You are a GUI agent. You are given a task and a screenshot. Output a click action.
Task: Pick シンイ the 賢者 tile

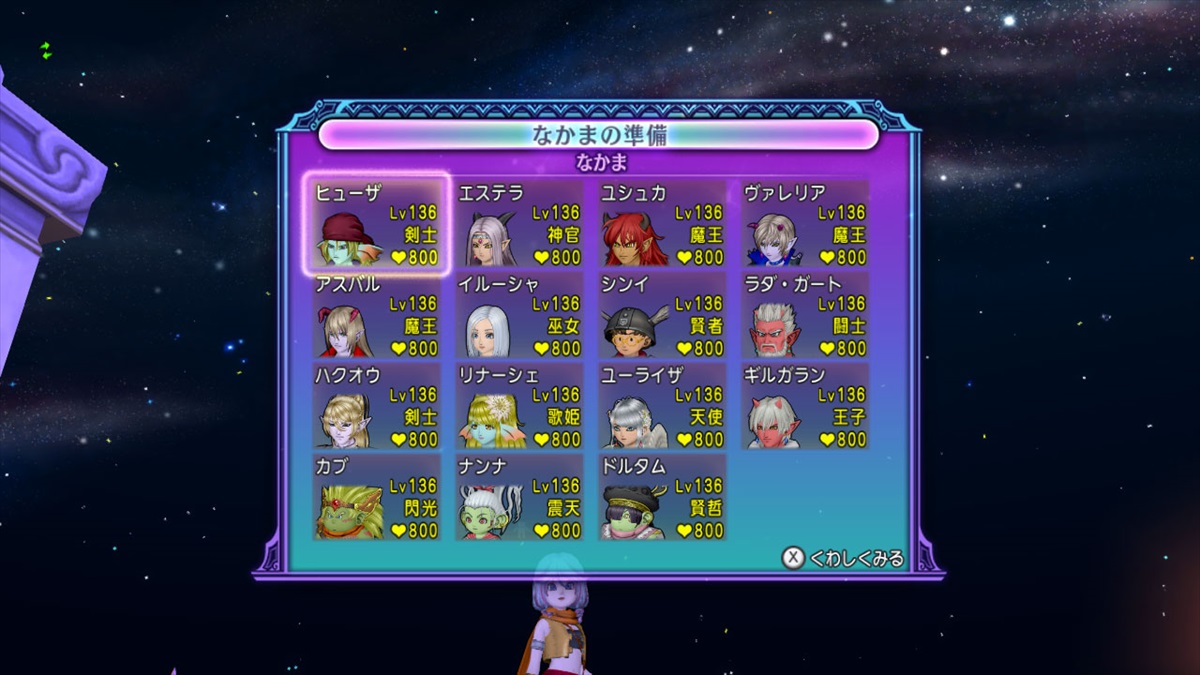click(x=662, y=315)
